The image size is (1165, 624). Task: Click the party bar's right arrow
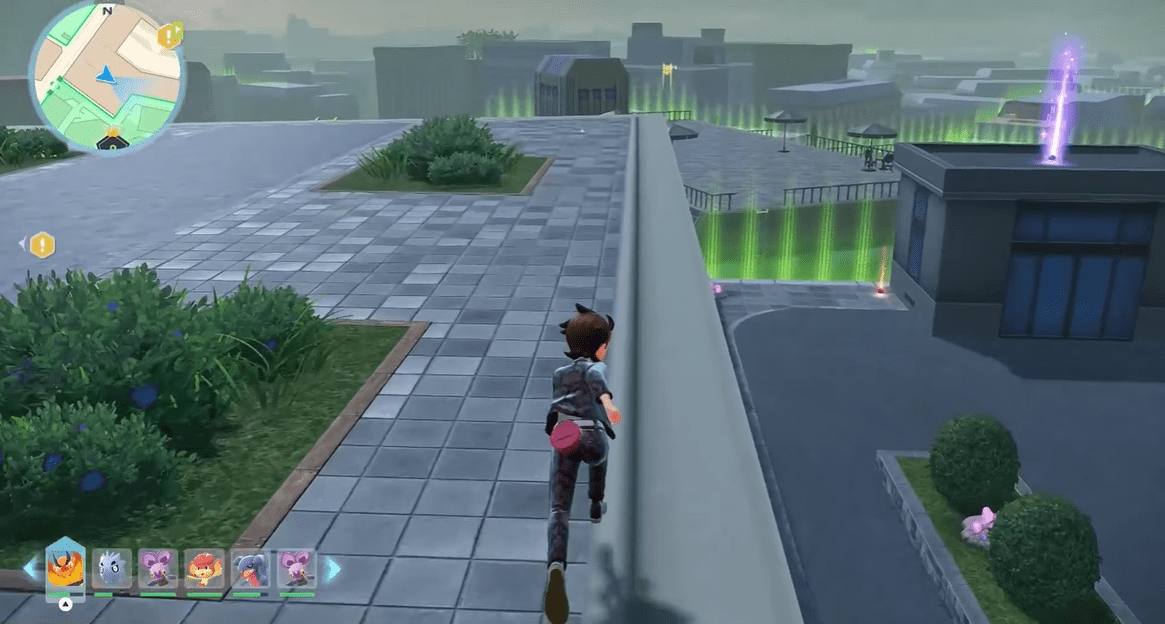(332, 569)
